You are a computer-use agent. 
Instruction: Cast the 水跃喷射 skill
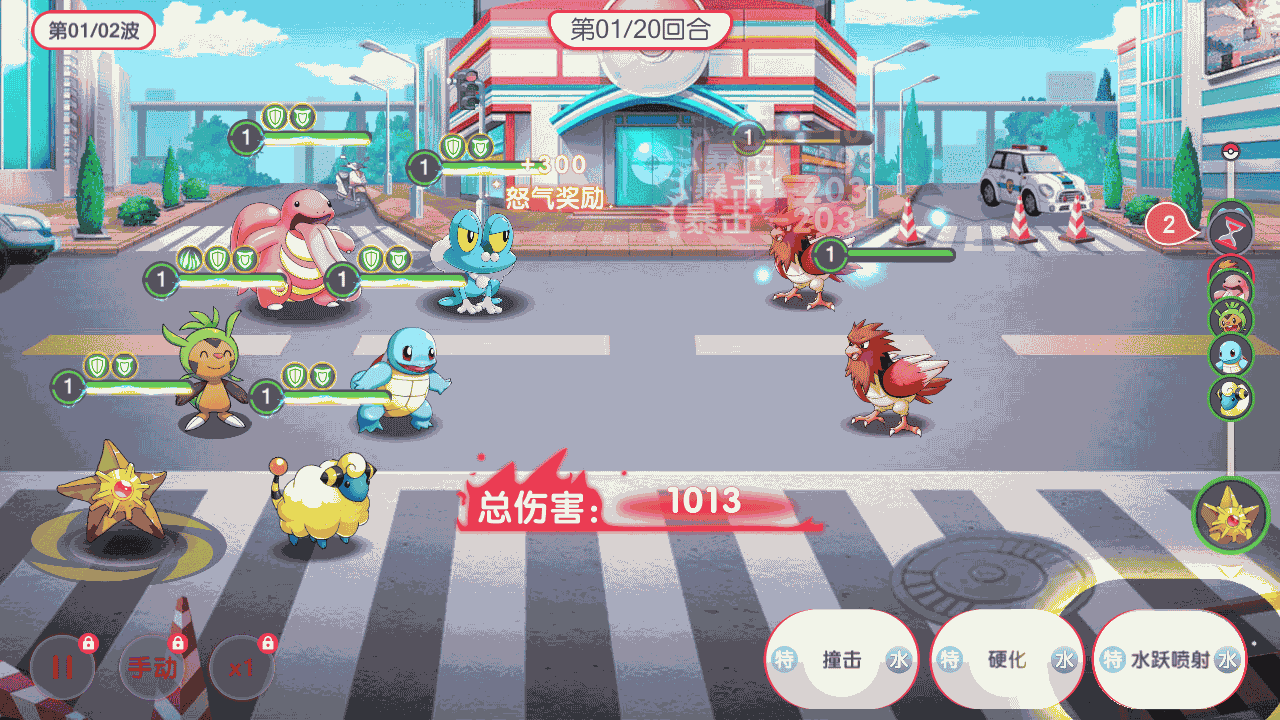click(1169, 660)
